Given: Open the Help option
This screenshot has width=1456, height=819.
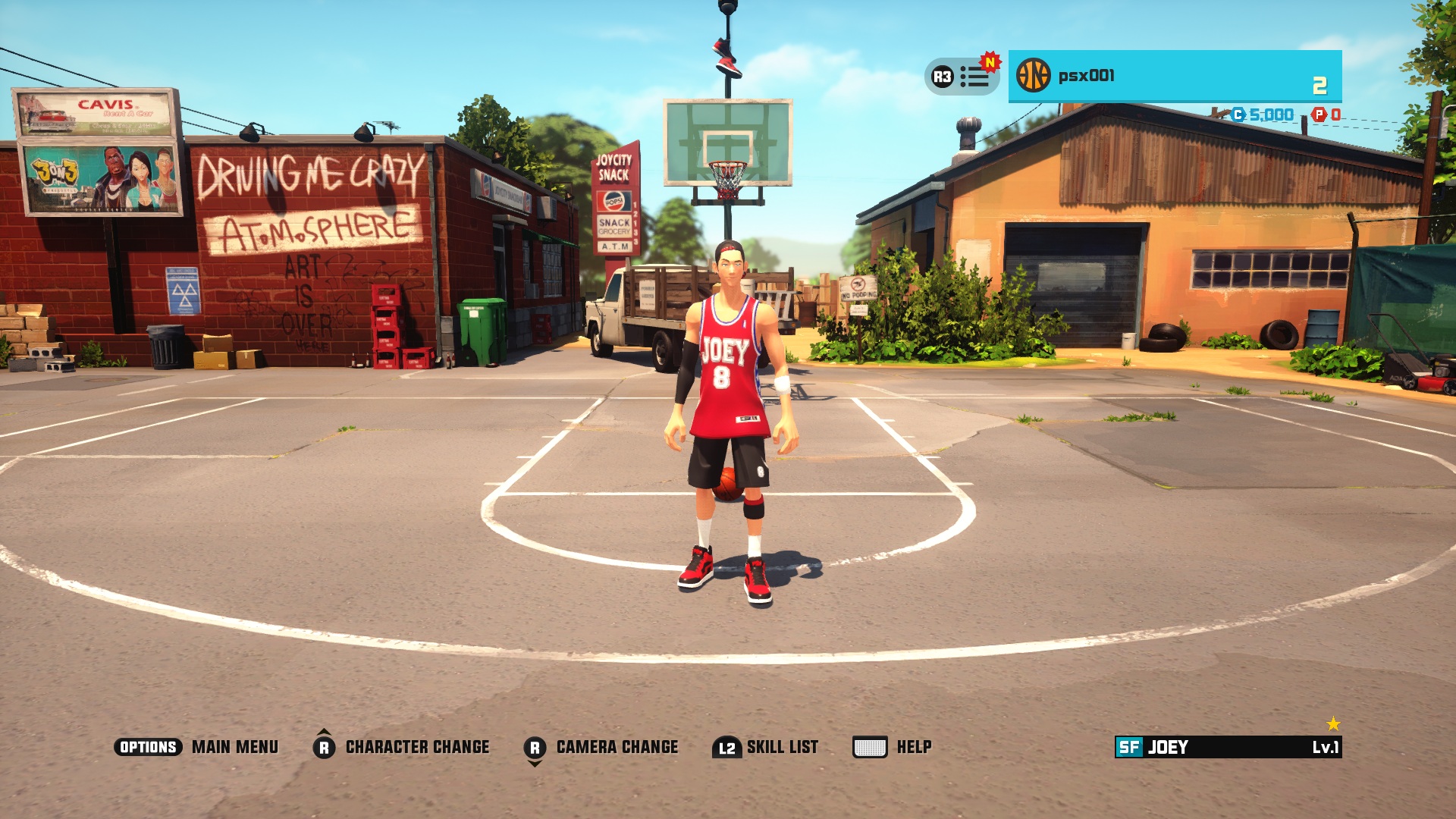Looking at the screenshot, I should pos(914,747).
